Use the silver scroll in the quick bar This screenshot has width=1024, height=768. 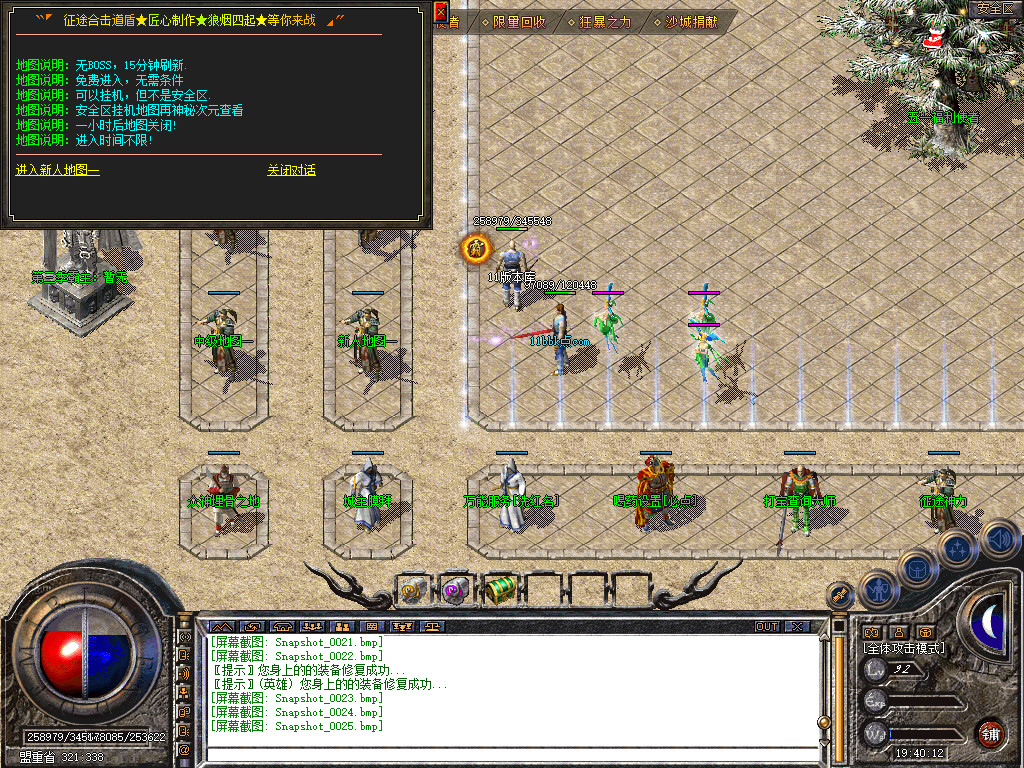tap(413, 590)
